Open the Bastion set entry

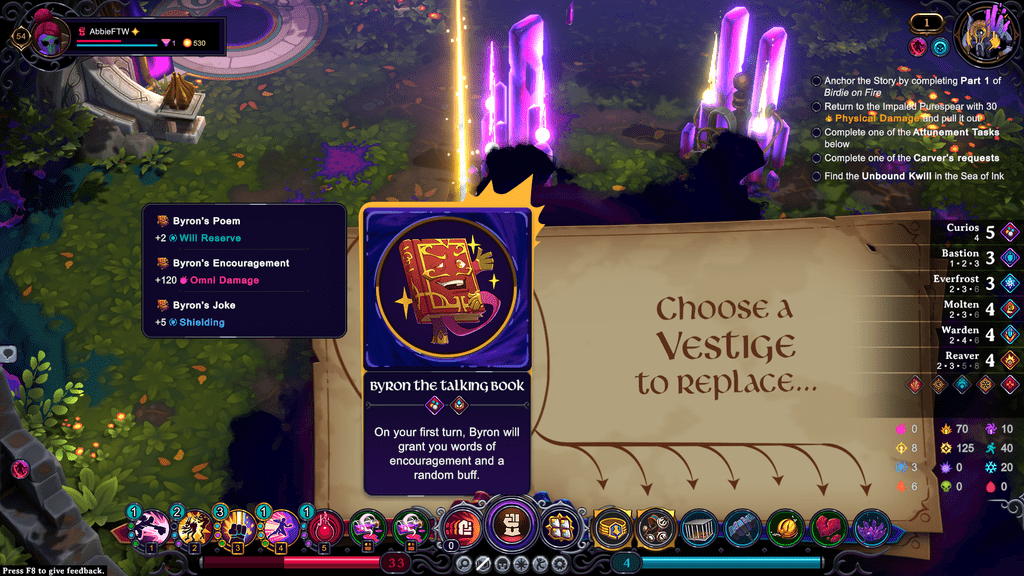pyautogui.click(x=981, y=258)
